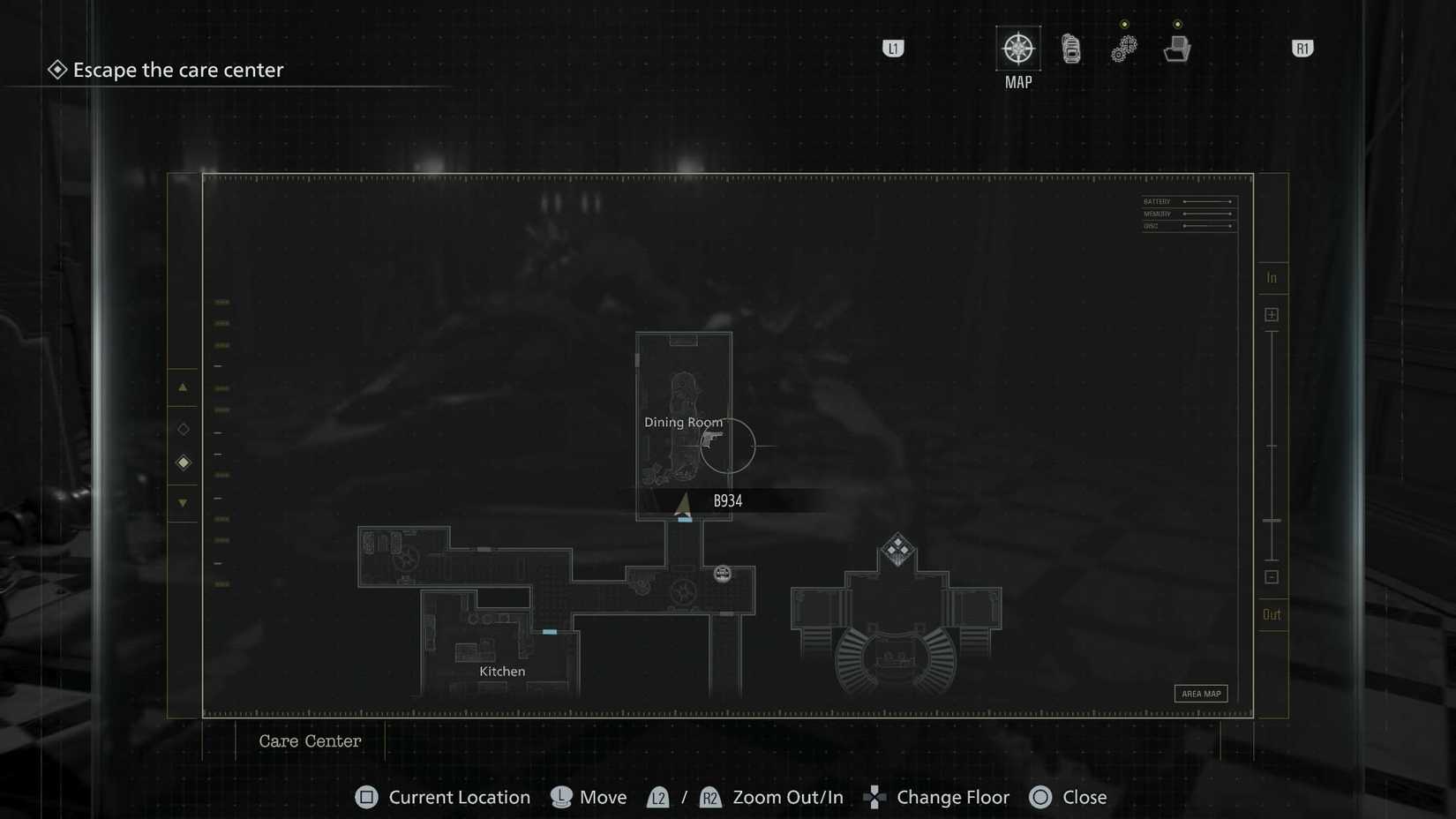1456x819 pixels.
Task: Select the hollow diamond floor indicator
Action: click(183, 429)
